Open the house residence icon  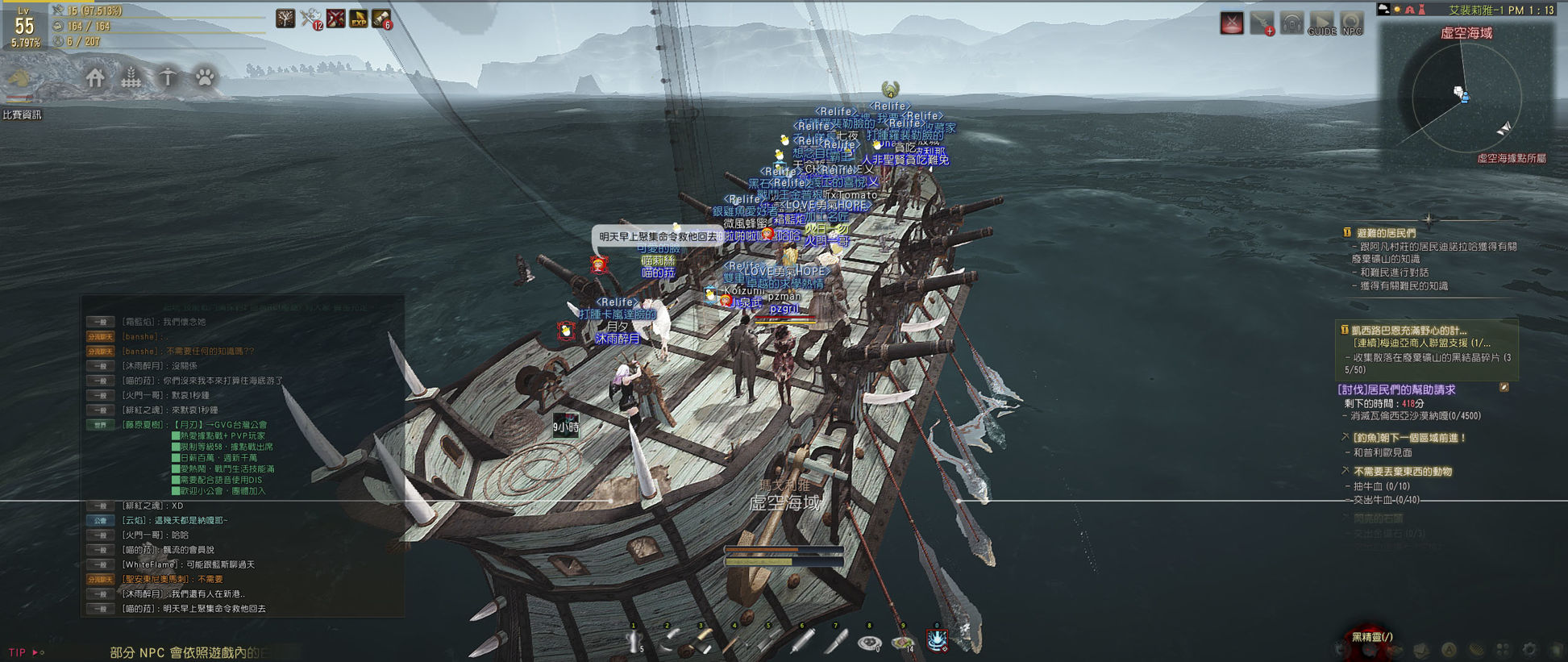click(x=95, y=78)
